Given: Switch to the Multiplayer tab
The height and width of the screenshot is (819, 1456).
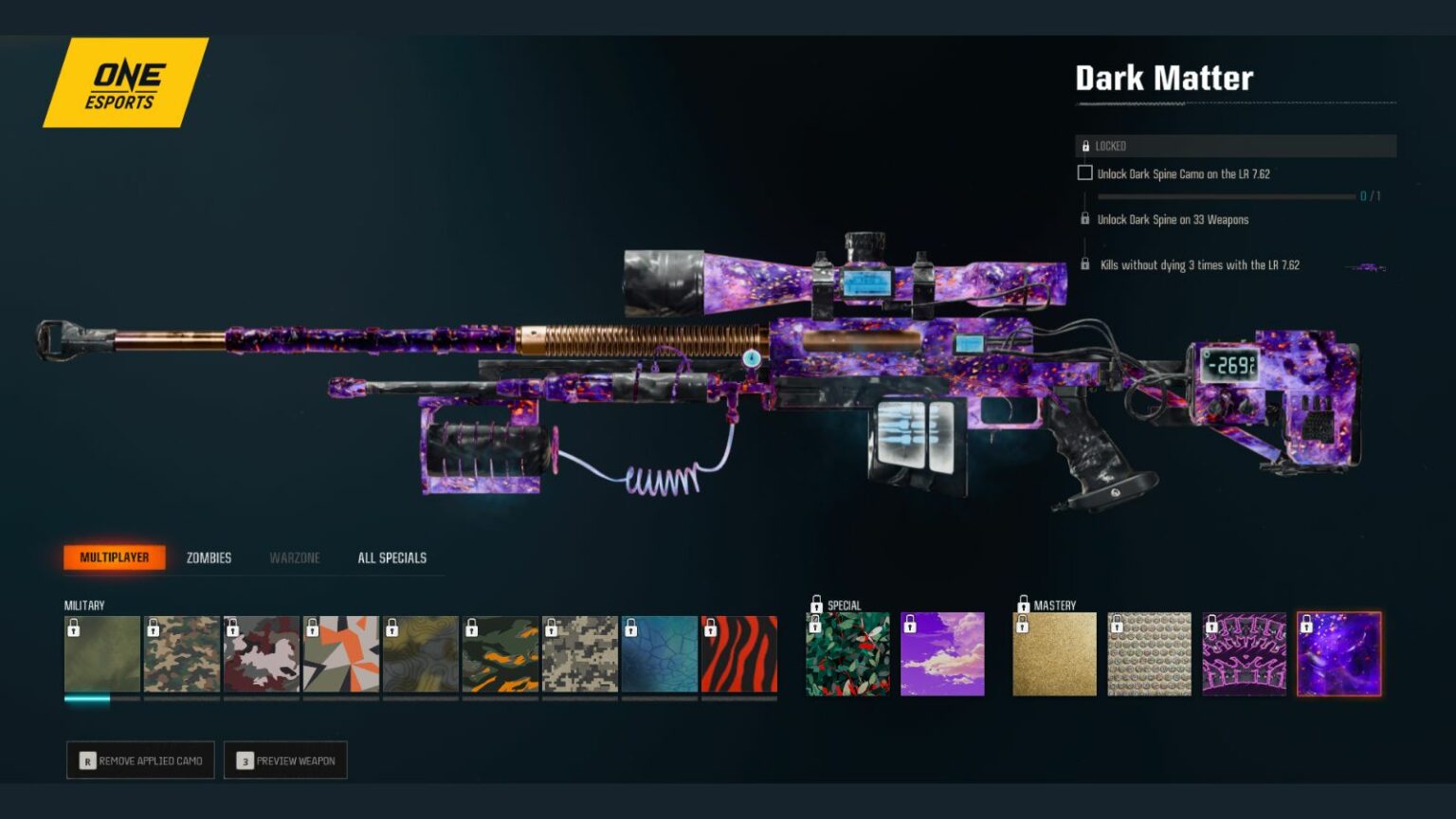Looking at the screenshot, I should click(x=114, y=557).
